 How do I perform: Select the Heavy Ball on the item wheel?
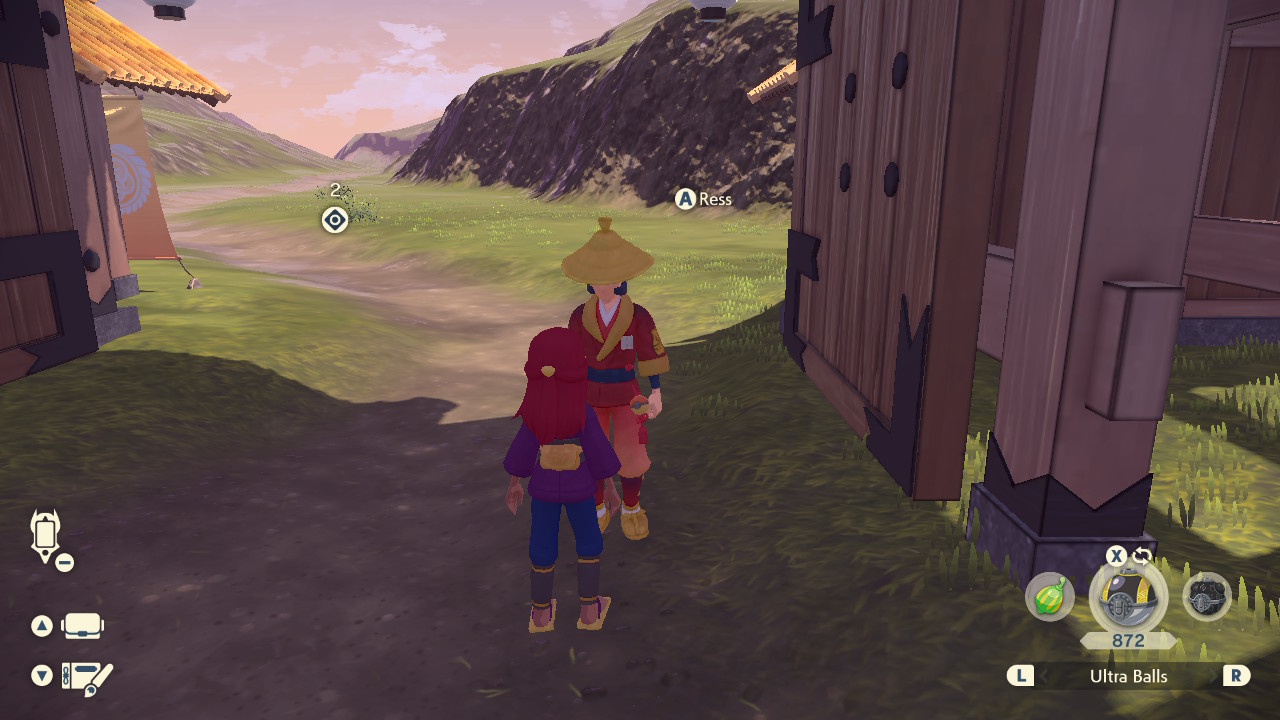[x=1205, y=597]
